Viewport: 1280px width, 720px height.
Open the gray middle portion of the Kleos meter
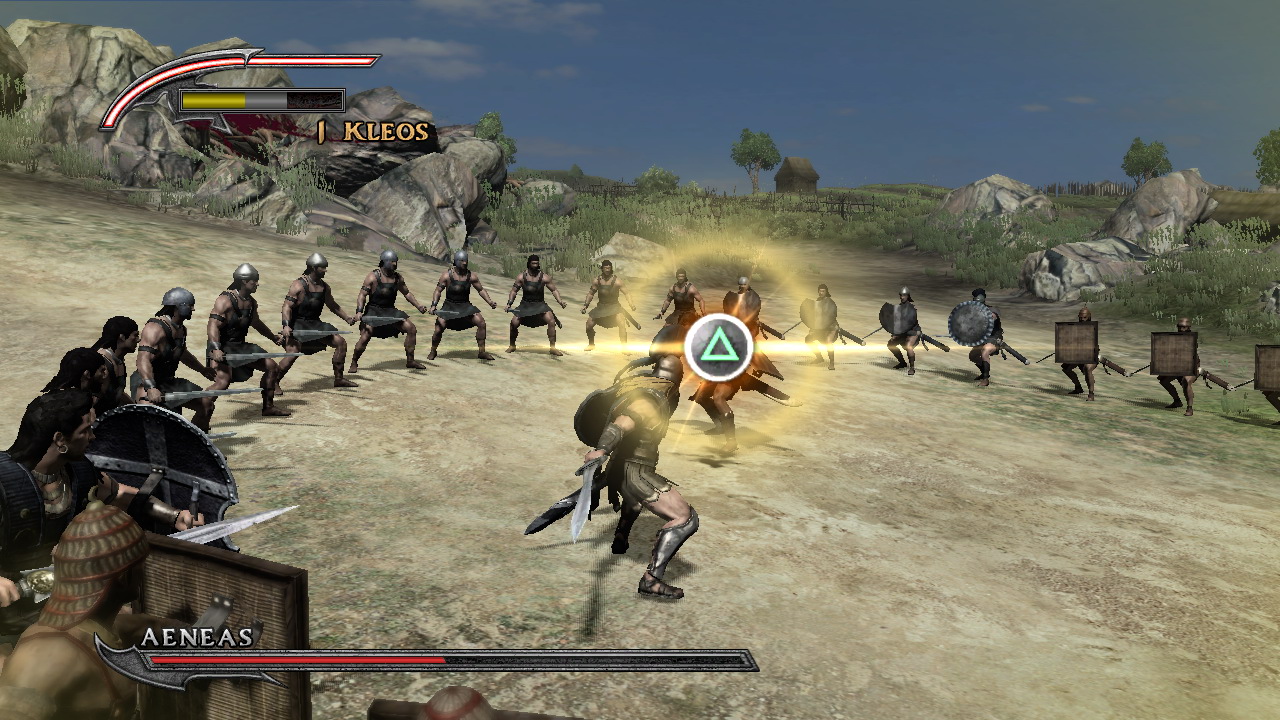(266, 100)
